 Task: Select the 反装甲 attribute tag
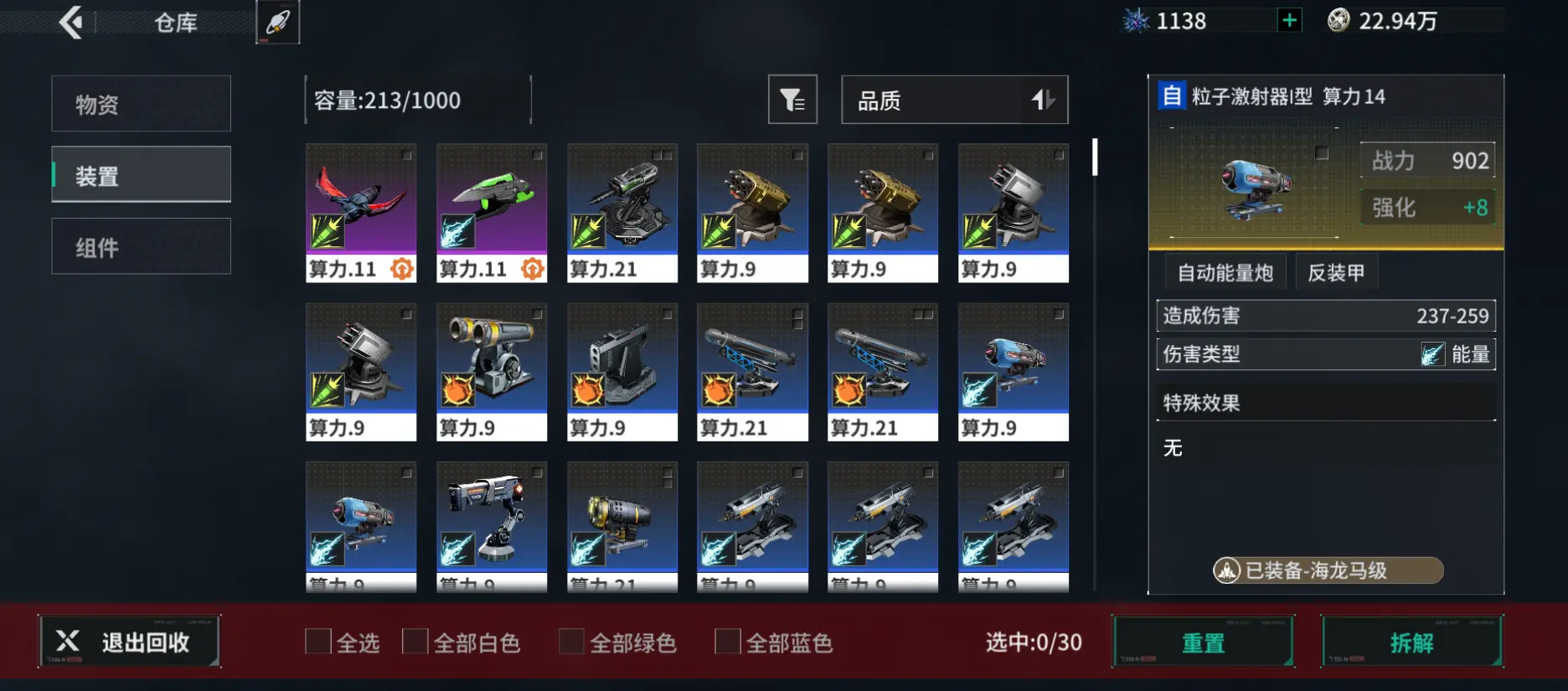pos(1337,271)
